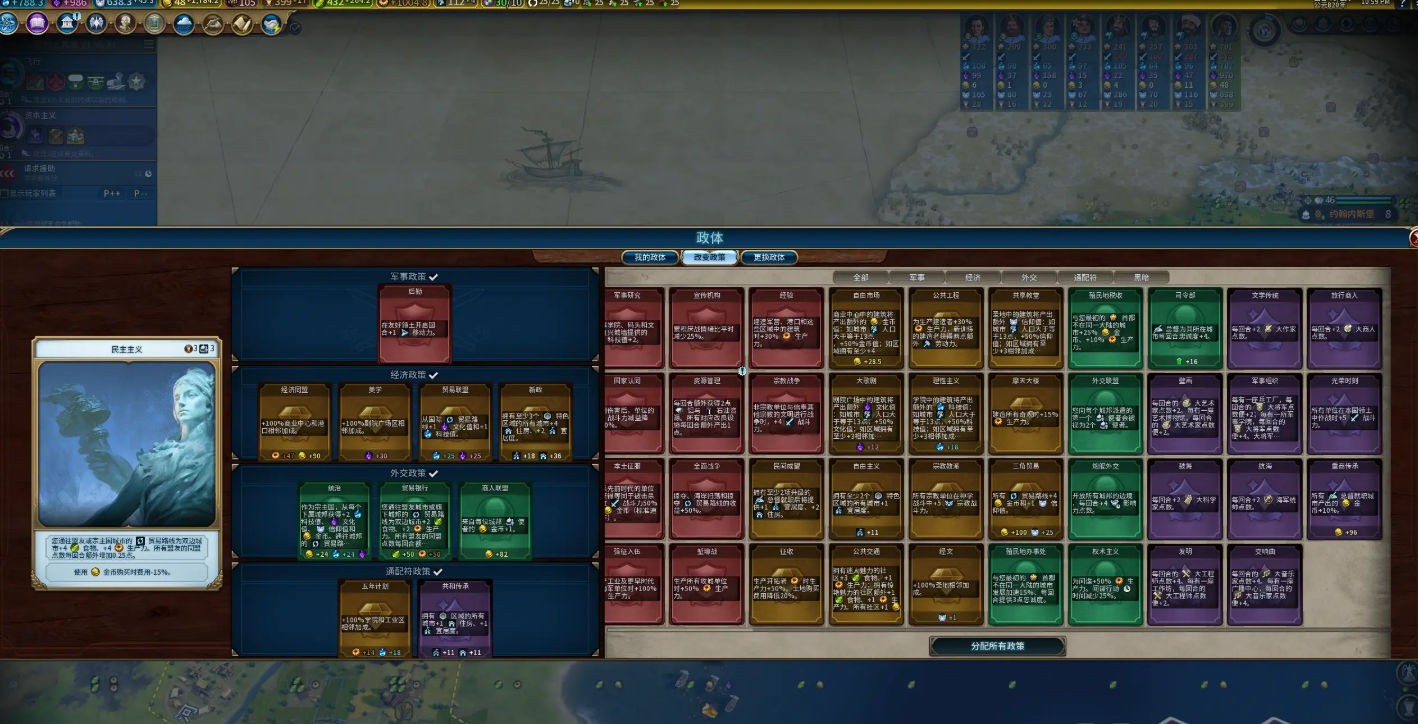Viewport: 1418px width, 724px height.
Task: Filter the card list to 外交
Action: (1028, 277)
